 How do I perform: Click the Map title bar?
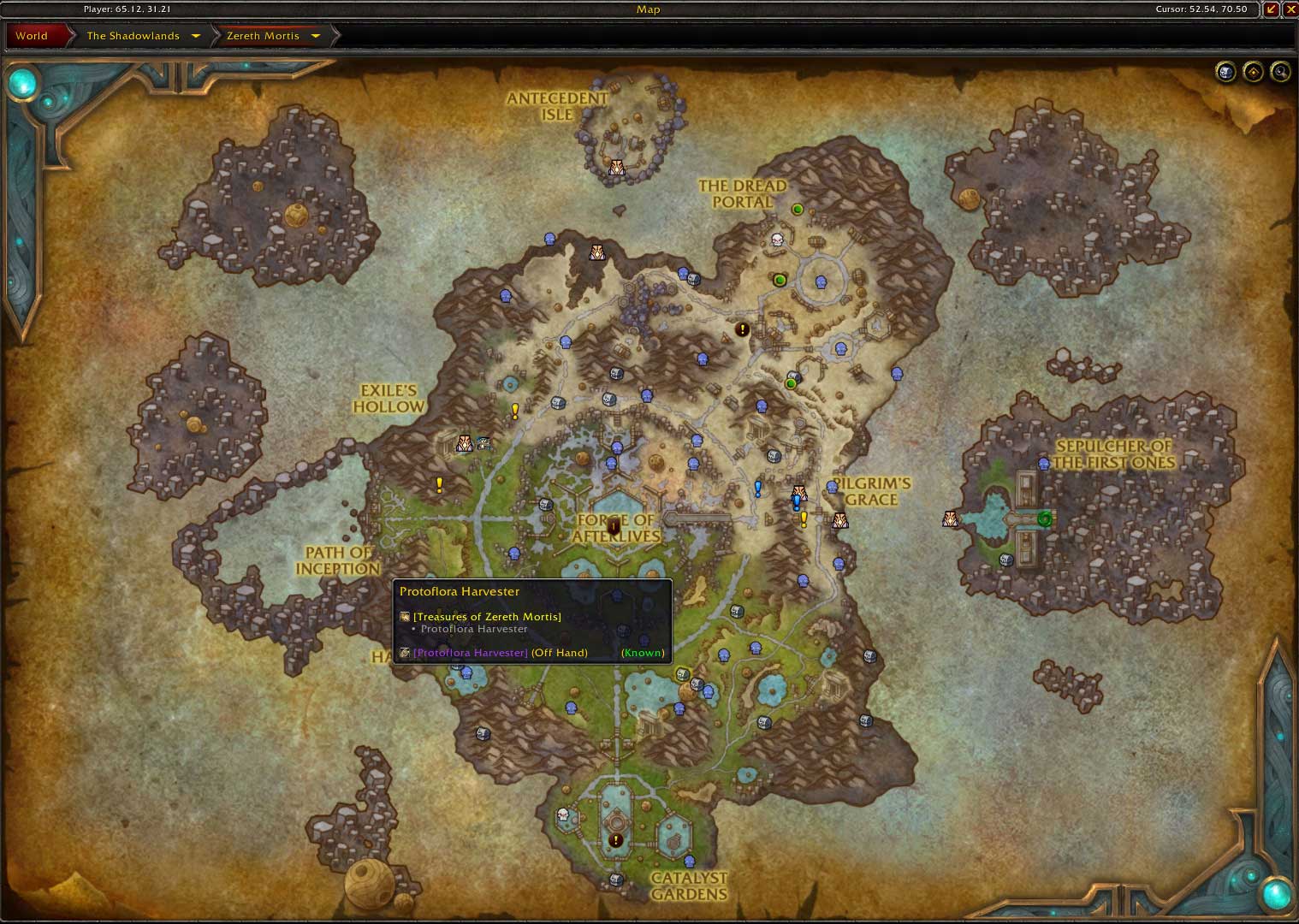648,9
